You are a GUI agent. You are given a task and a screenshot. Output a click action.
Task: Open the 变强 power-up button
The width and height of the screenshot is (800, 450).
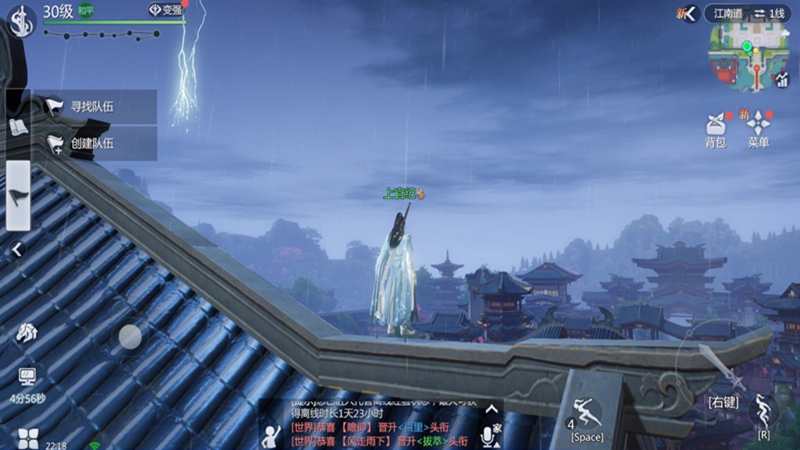coord(167,10)
